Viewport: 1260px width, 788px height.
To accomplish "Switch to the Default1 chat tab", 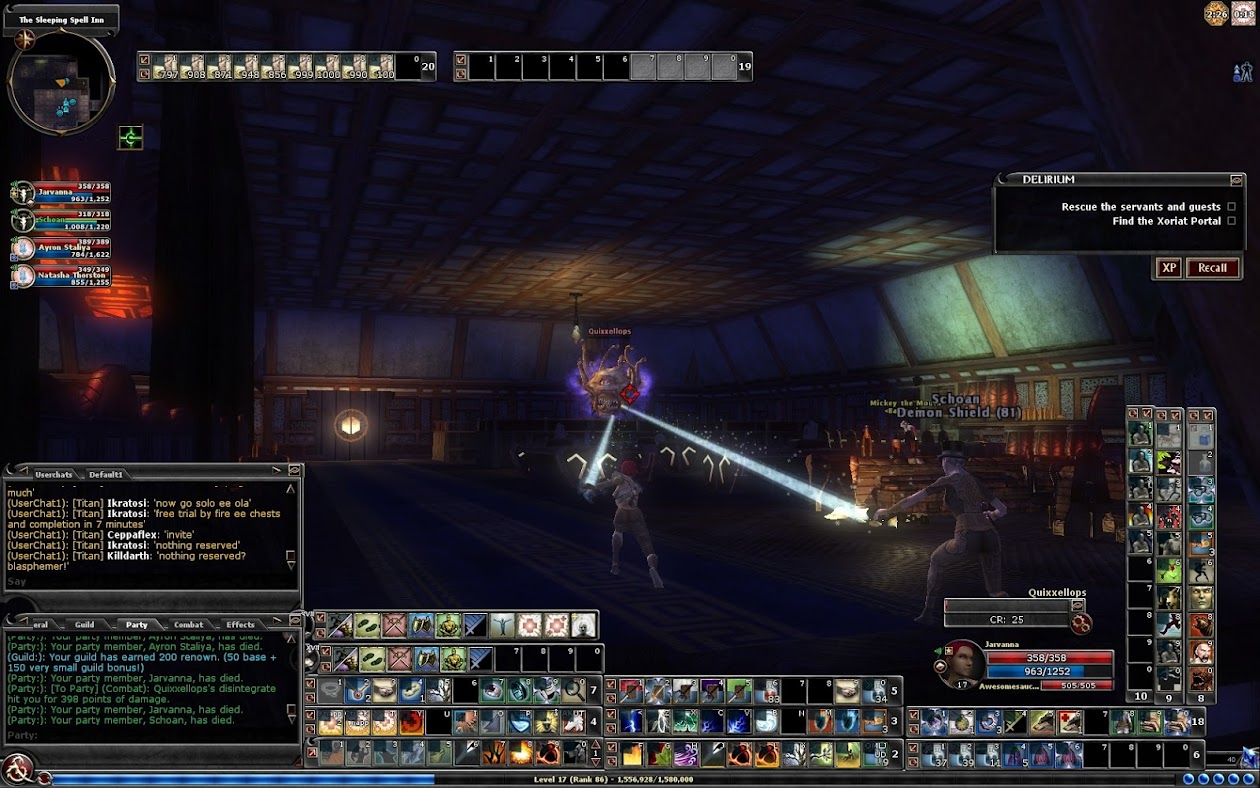I will (x=105, y=474).
